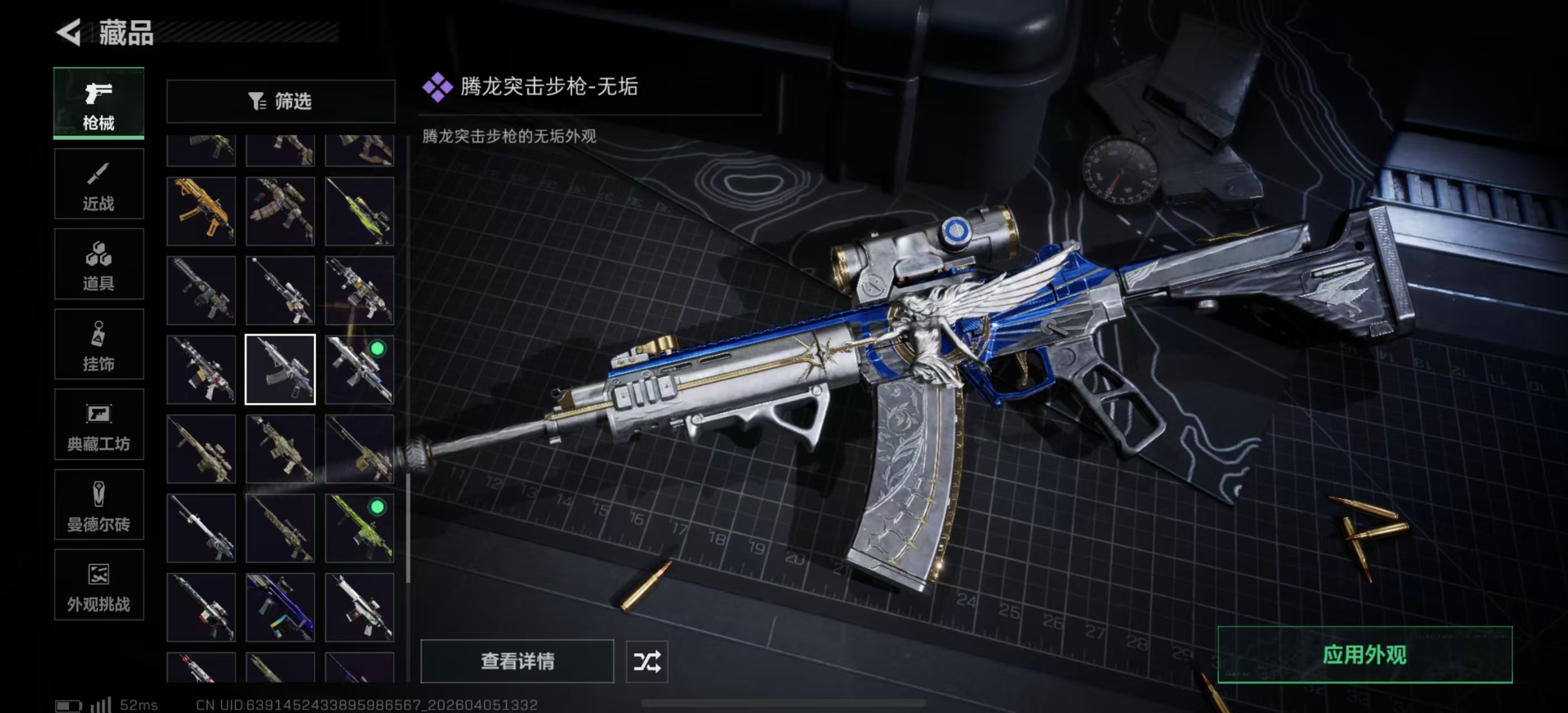Select the 枪械 category icon
The width and height of the screenshot is (1568, 713).
99,104
